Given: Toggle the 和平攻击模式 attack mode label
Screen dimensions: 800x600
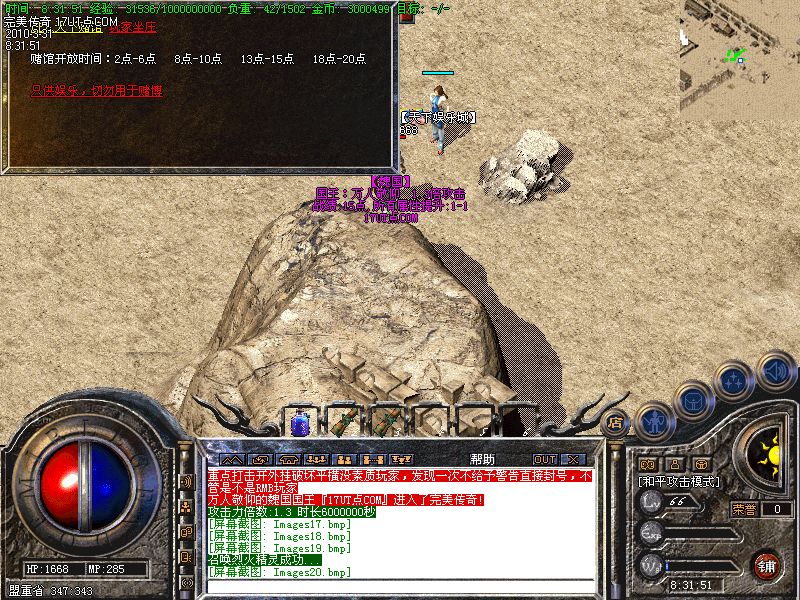Looking at the screenshot, I should [679, 481].
